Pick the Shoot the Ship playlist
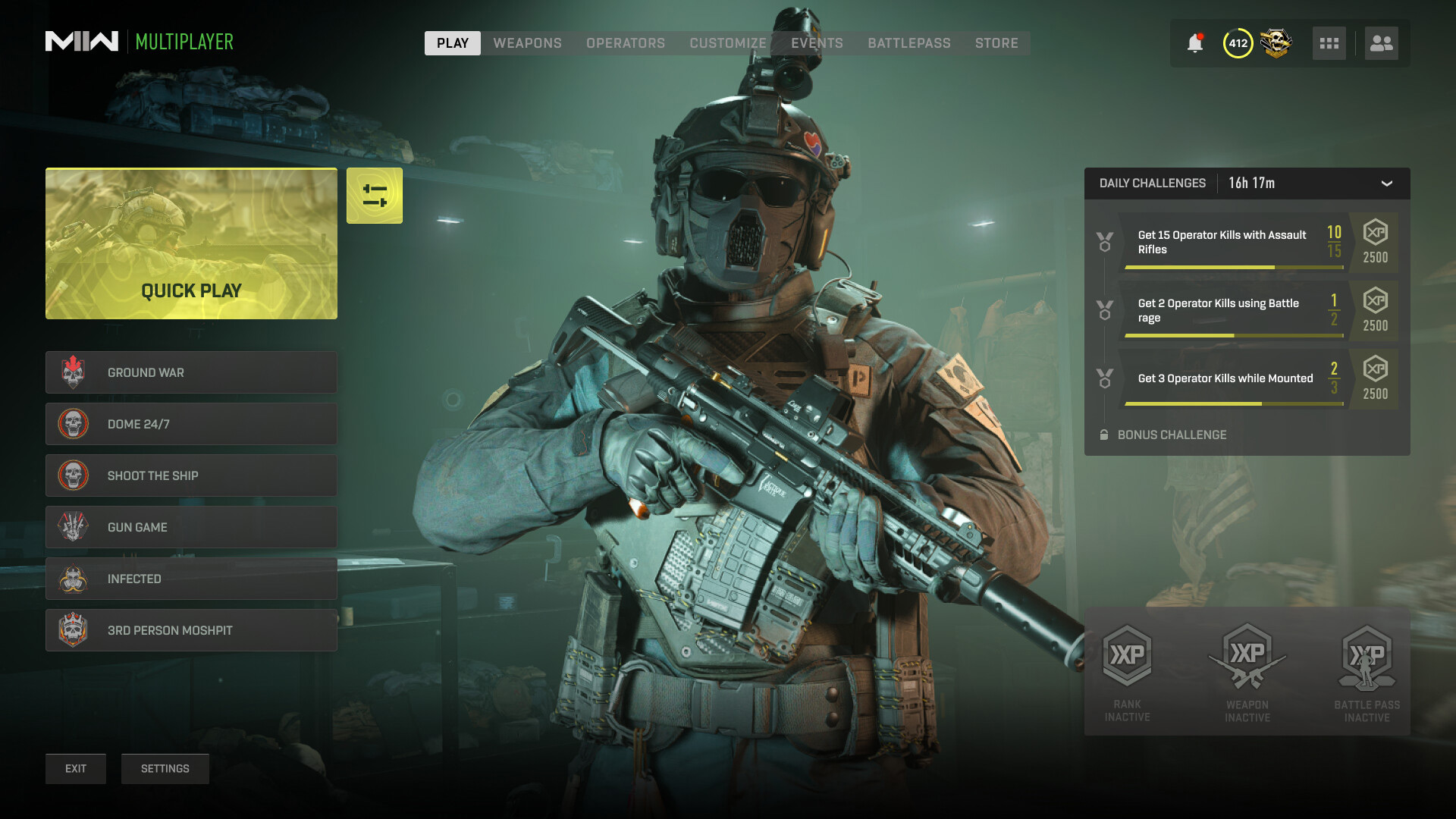This screenshot has height=819, width=1456. point(191,475)
